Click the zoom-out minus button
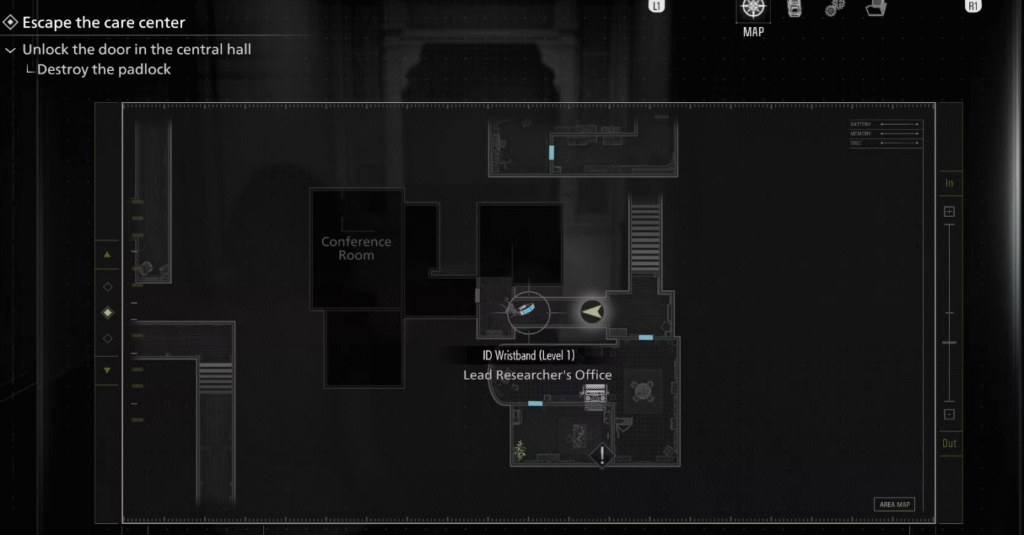Image resolution: width=1024 pixels, height=535 pixels. point(949,414)
